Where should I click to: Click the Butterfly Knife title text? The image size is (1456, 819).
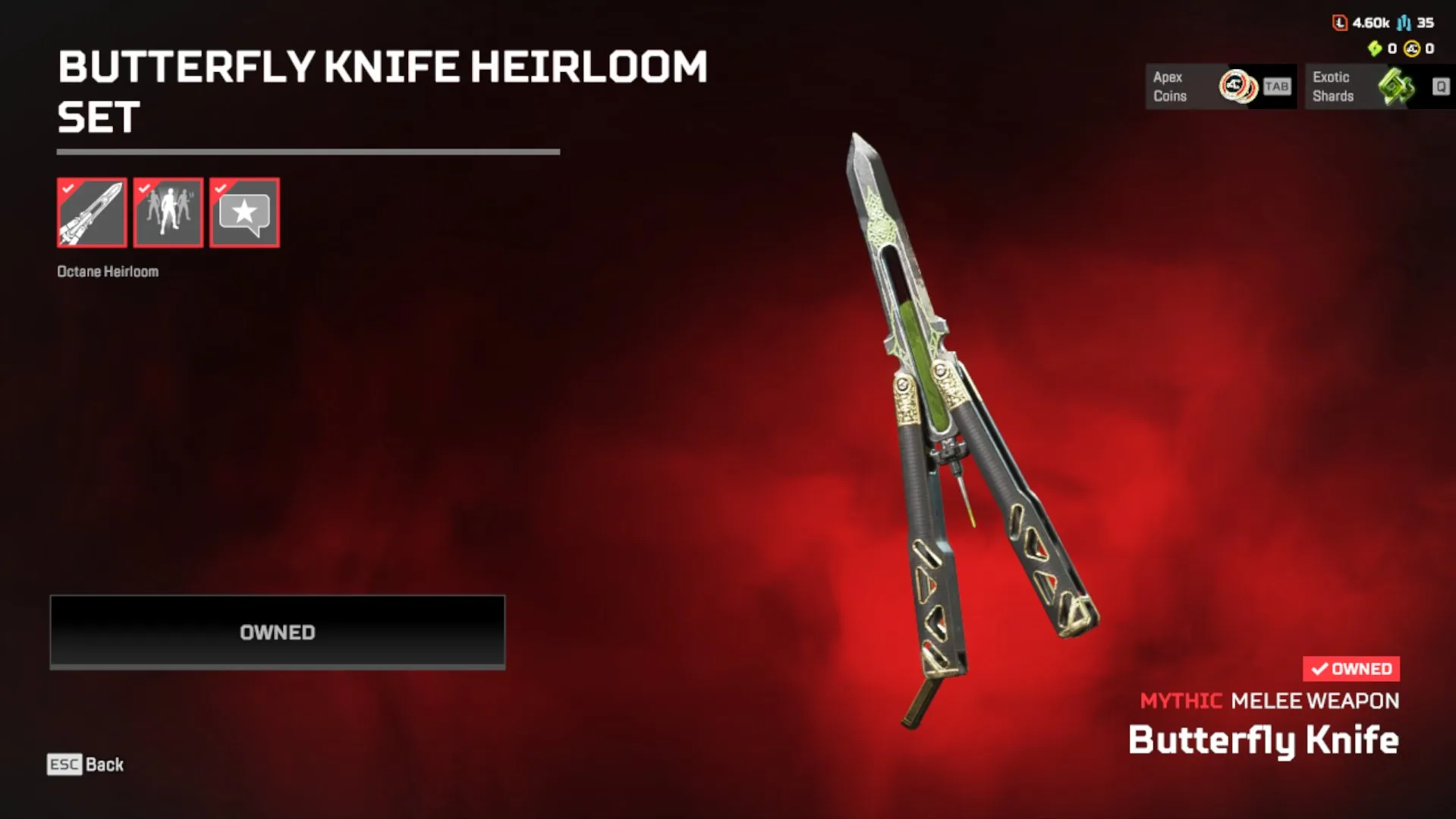coord(1264,739)
